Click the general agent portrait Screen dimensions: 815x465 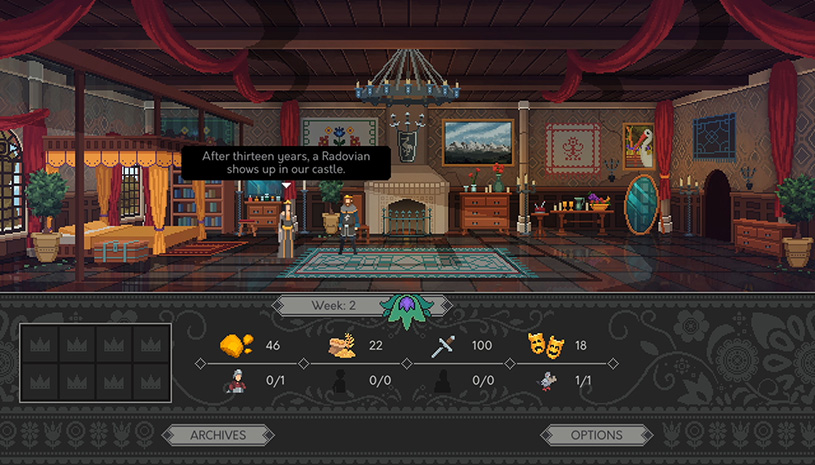[236, 380]
